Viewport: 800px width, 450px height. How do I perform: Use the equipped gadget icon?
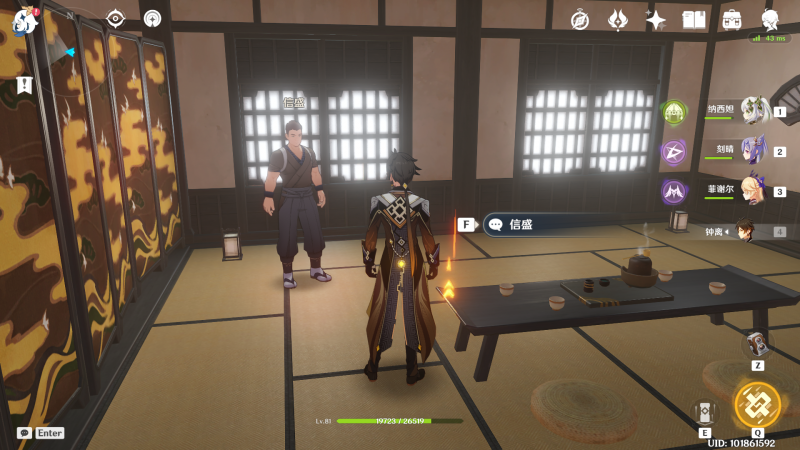point(758,345)
